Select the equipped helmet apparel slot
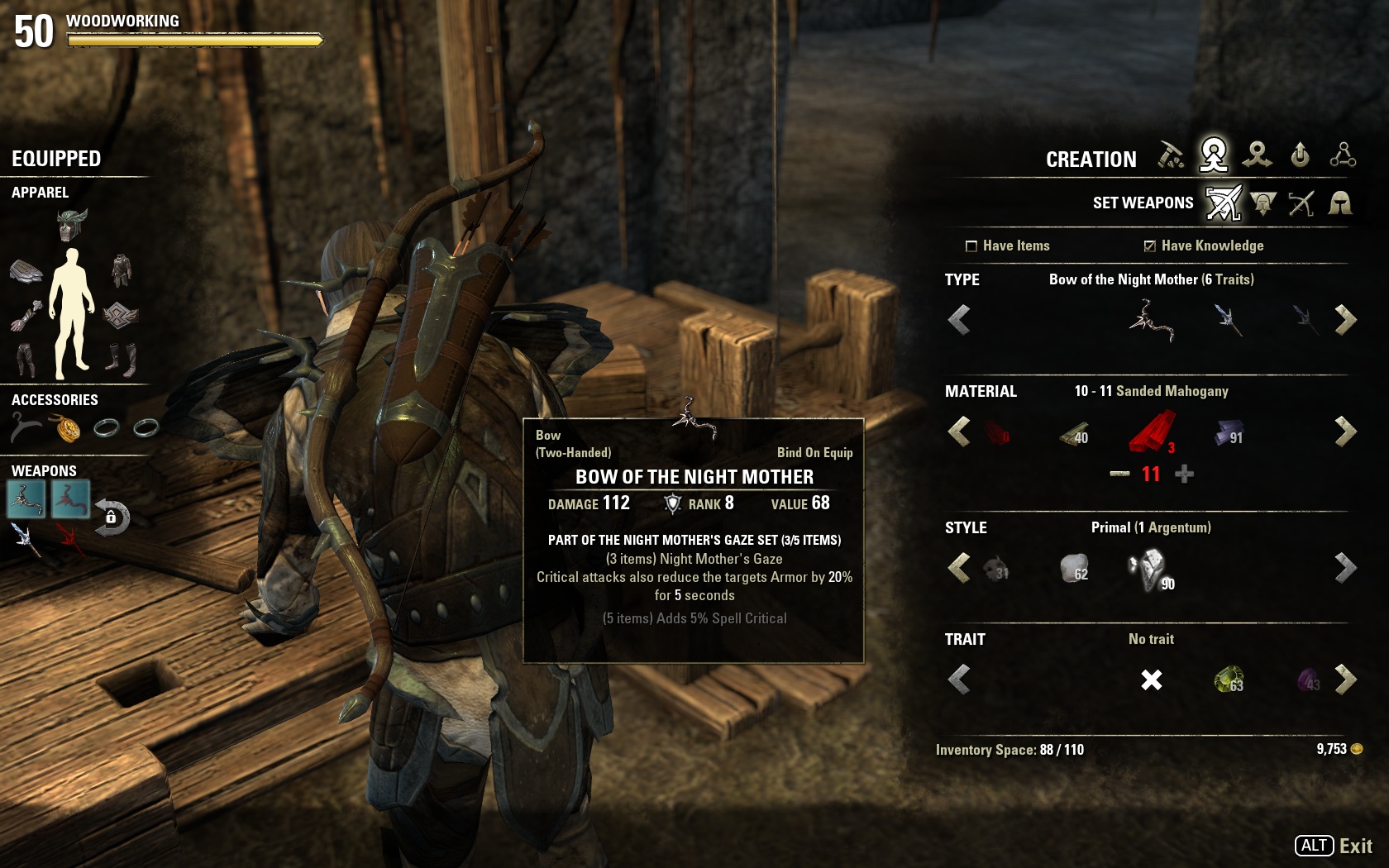This screenshot has width=1389, height=868. click(x=72, y=225)
